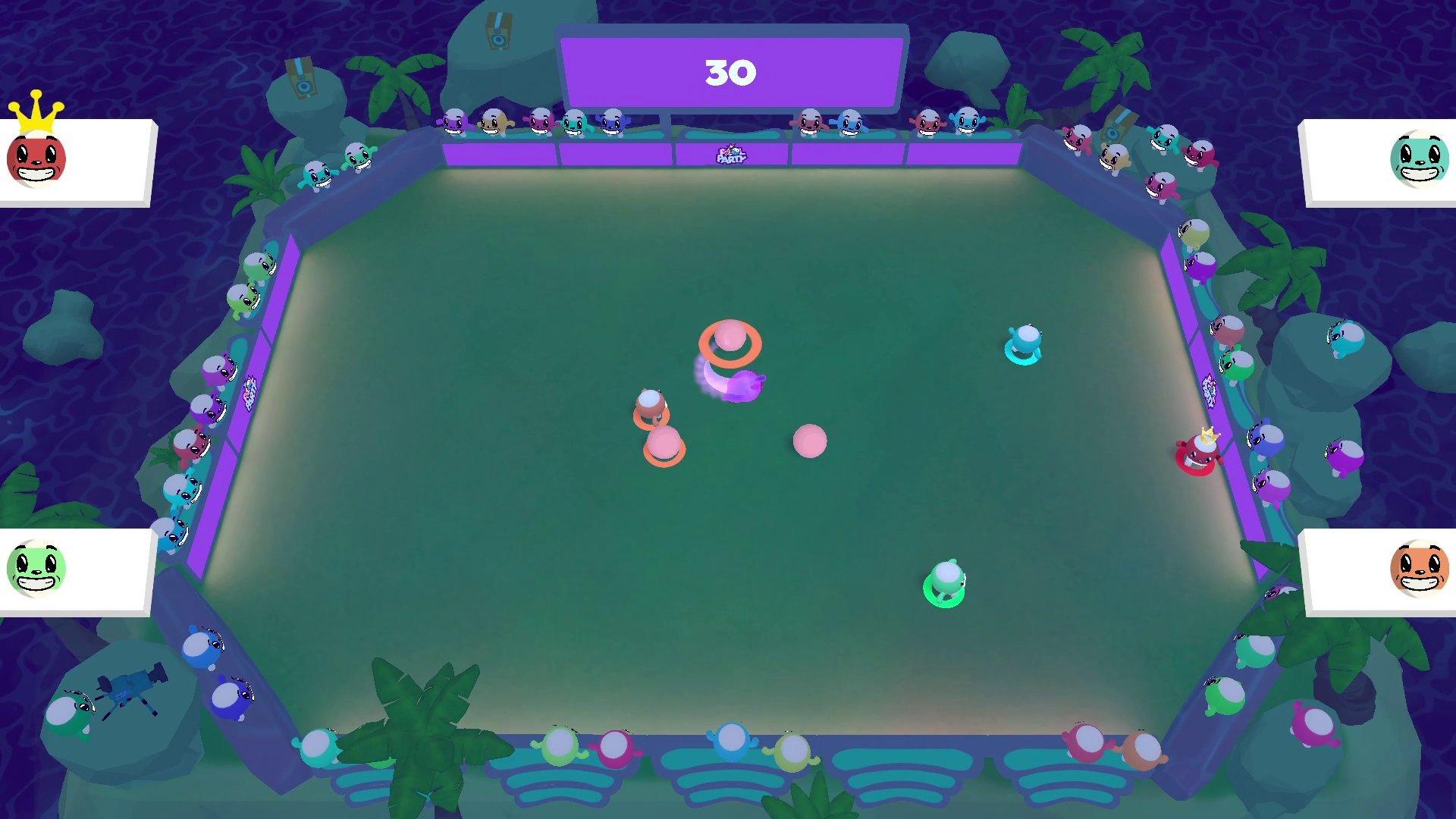Click the pink ball in the arena center
This screenshot has width=1456, height=819.
(x=809, y=441)
